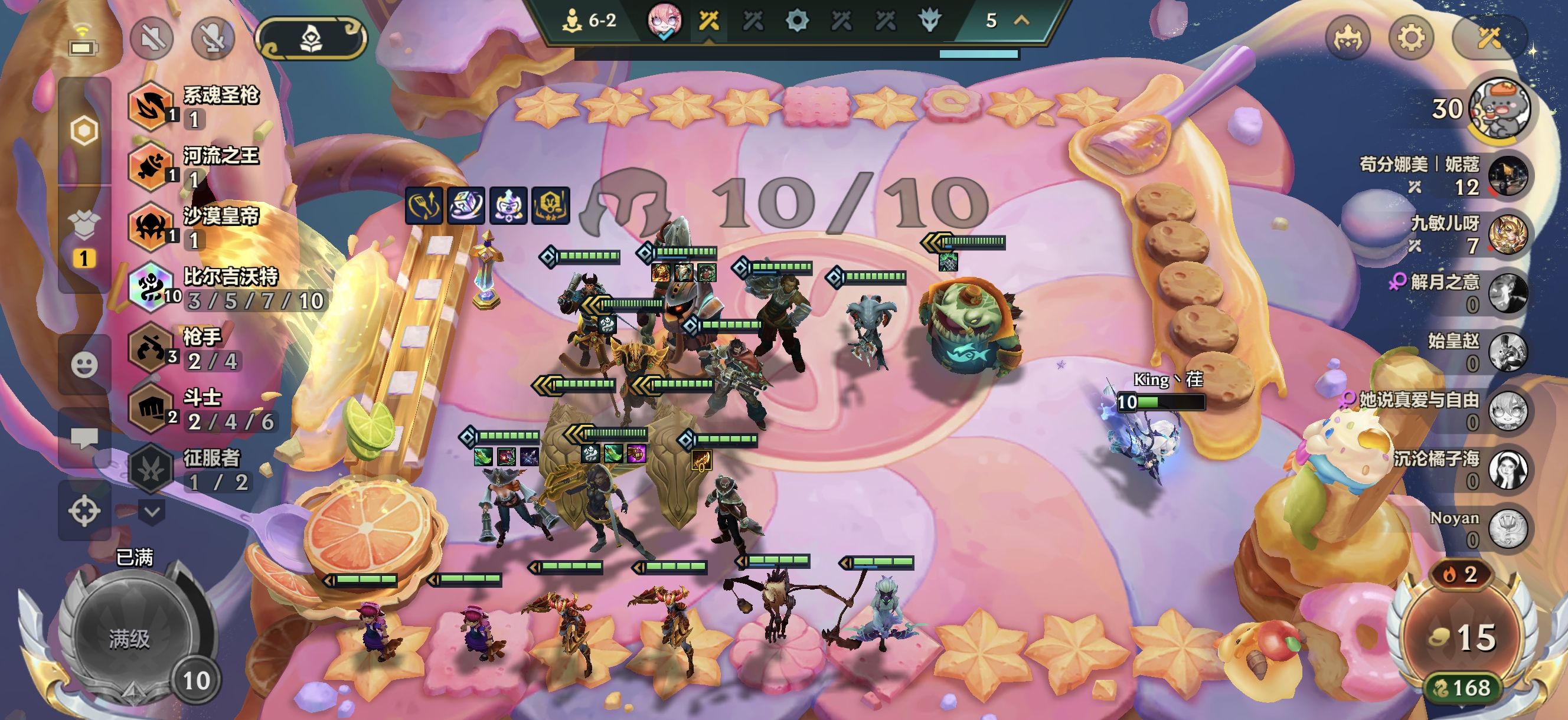The height and width of the screenshot is (720, 1568).
Task: Expand the stage tracker up arrow
Action: [1021, 21]
